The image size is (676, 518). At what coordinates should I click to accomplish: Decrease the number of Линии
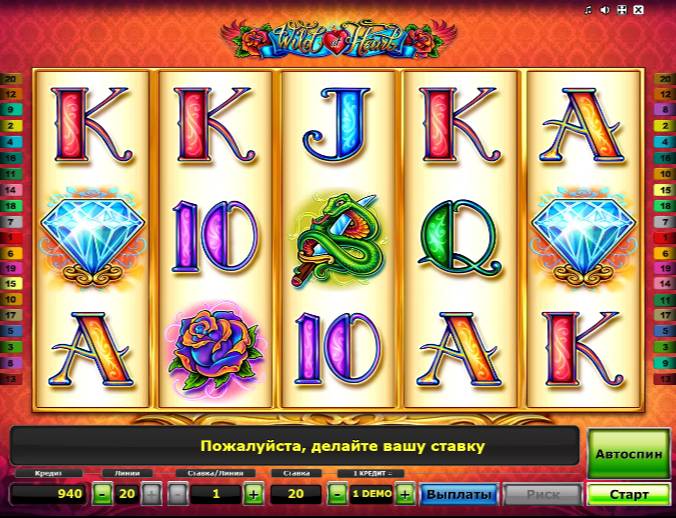103,494
